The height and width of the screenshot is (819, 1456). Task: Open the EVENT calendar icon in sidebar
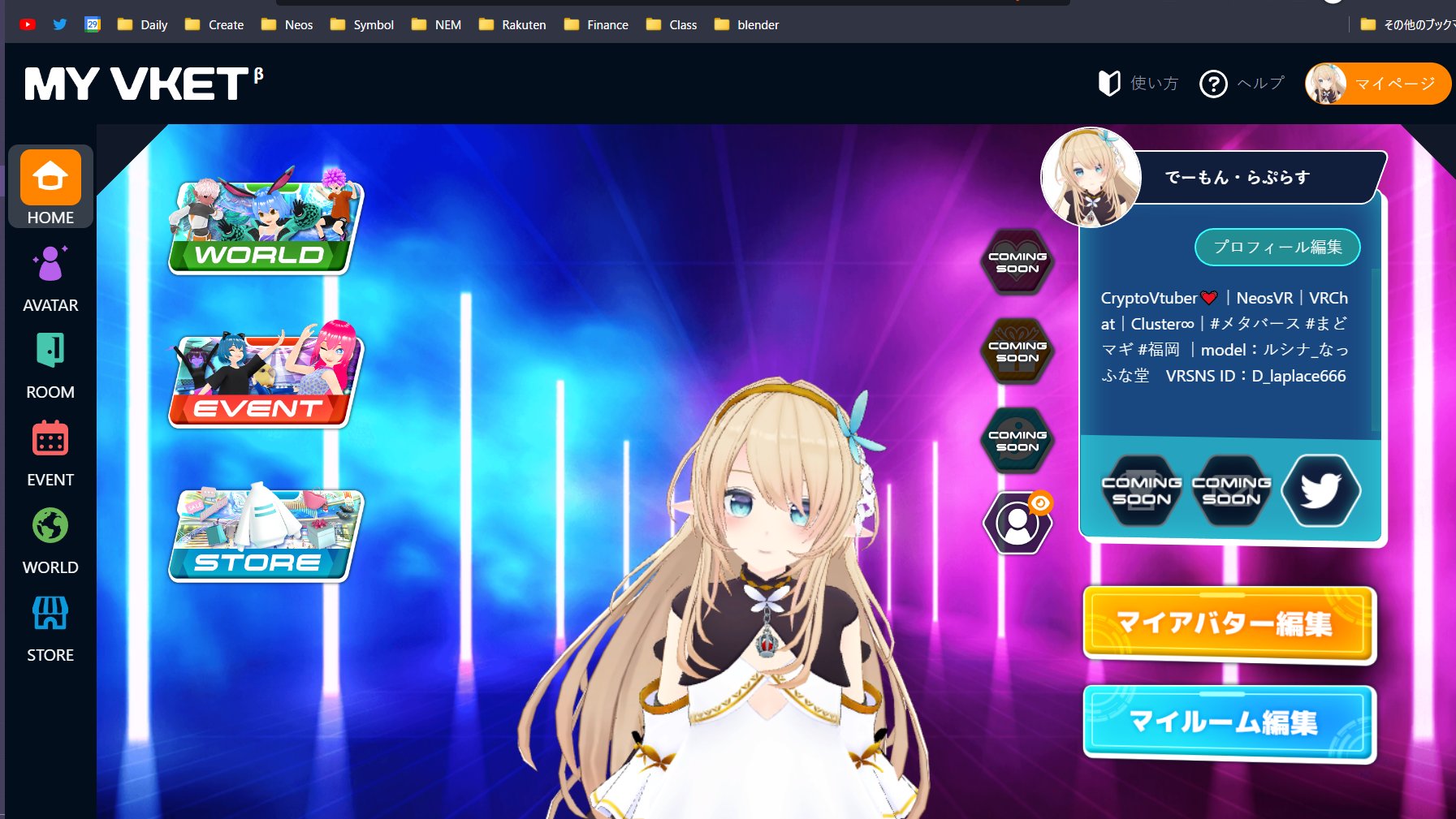point(50,438)
